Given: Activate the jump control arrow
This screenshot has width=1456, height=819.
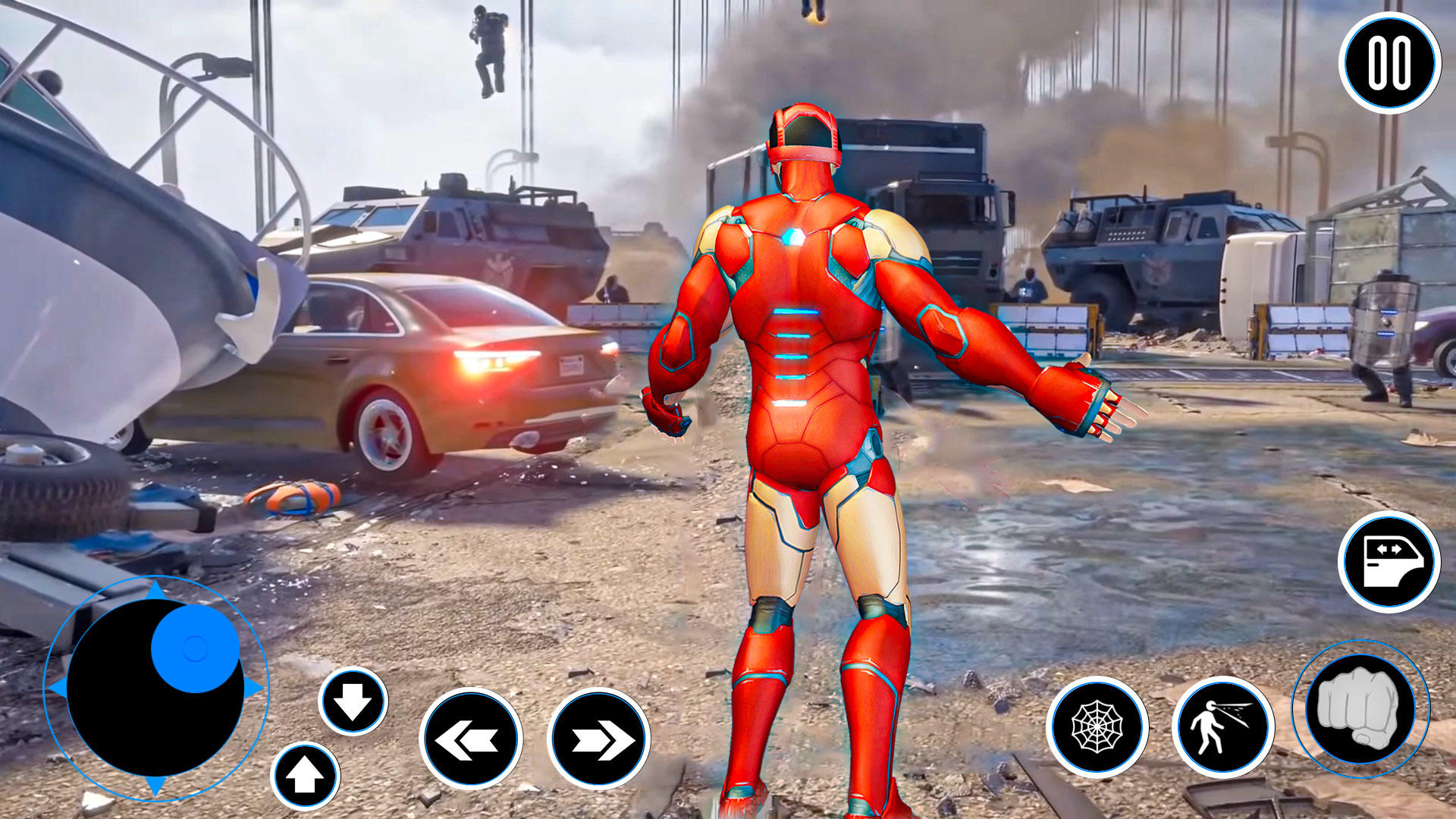Looking at the screenshot, I should tap(306, 776).
